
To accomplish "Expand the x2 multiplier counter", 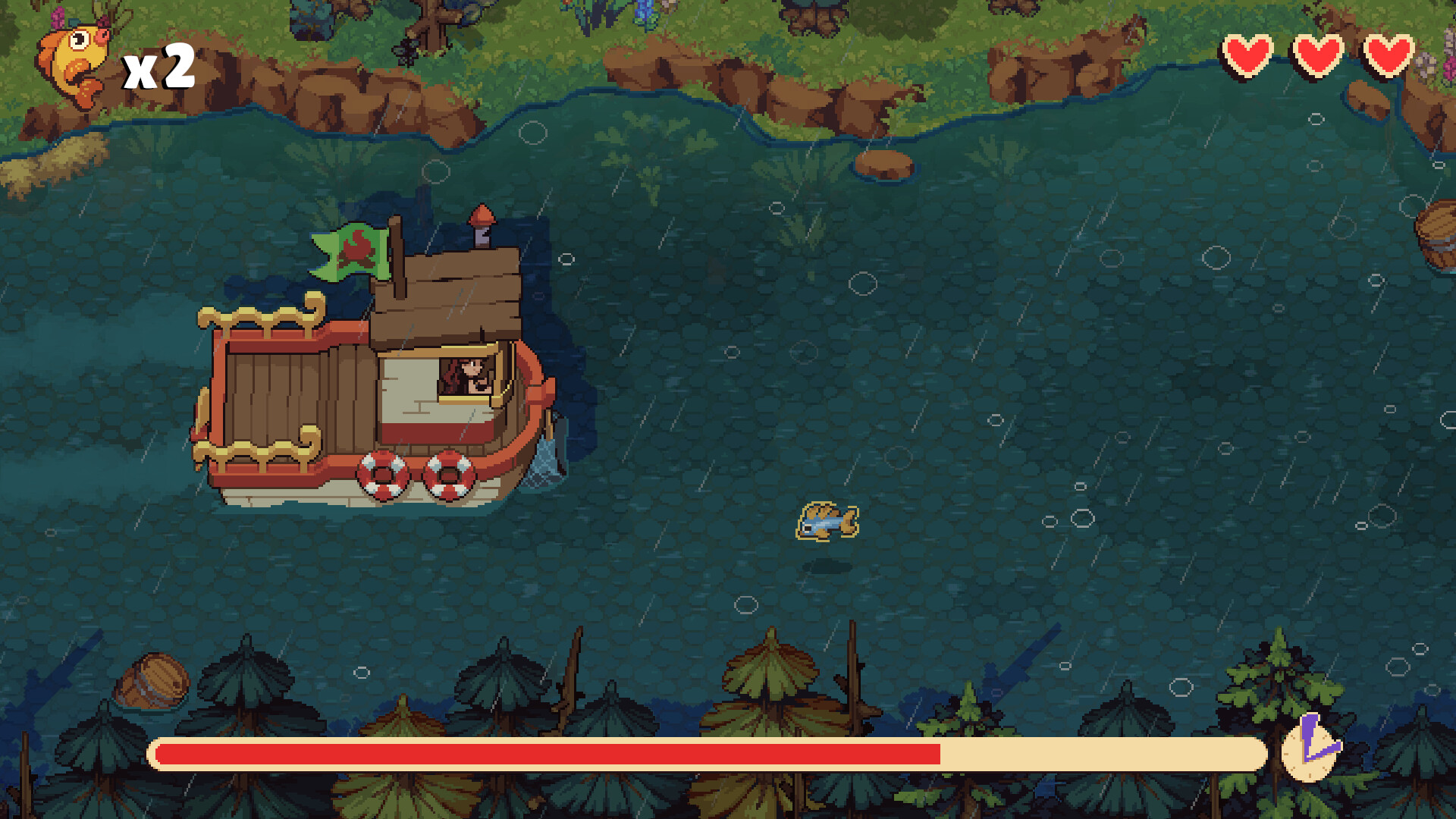I will (159, 68).
